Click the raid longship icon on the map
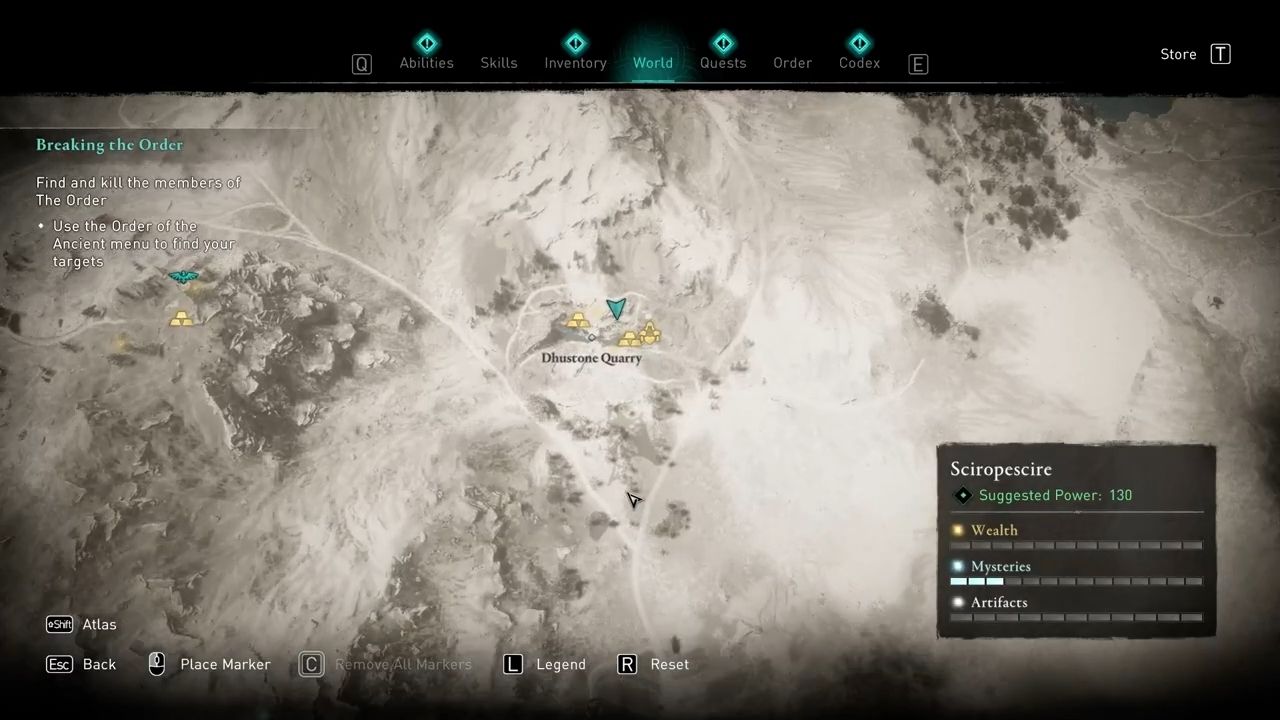 [183, 277]
